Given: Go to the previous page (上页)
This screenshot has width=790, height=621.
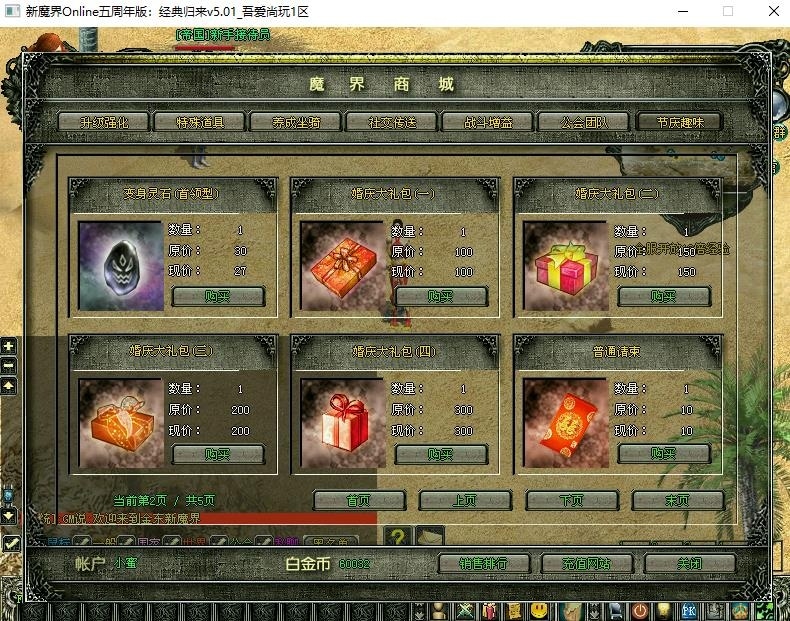Looking at the screenshot, I should point(465,500).
